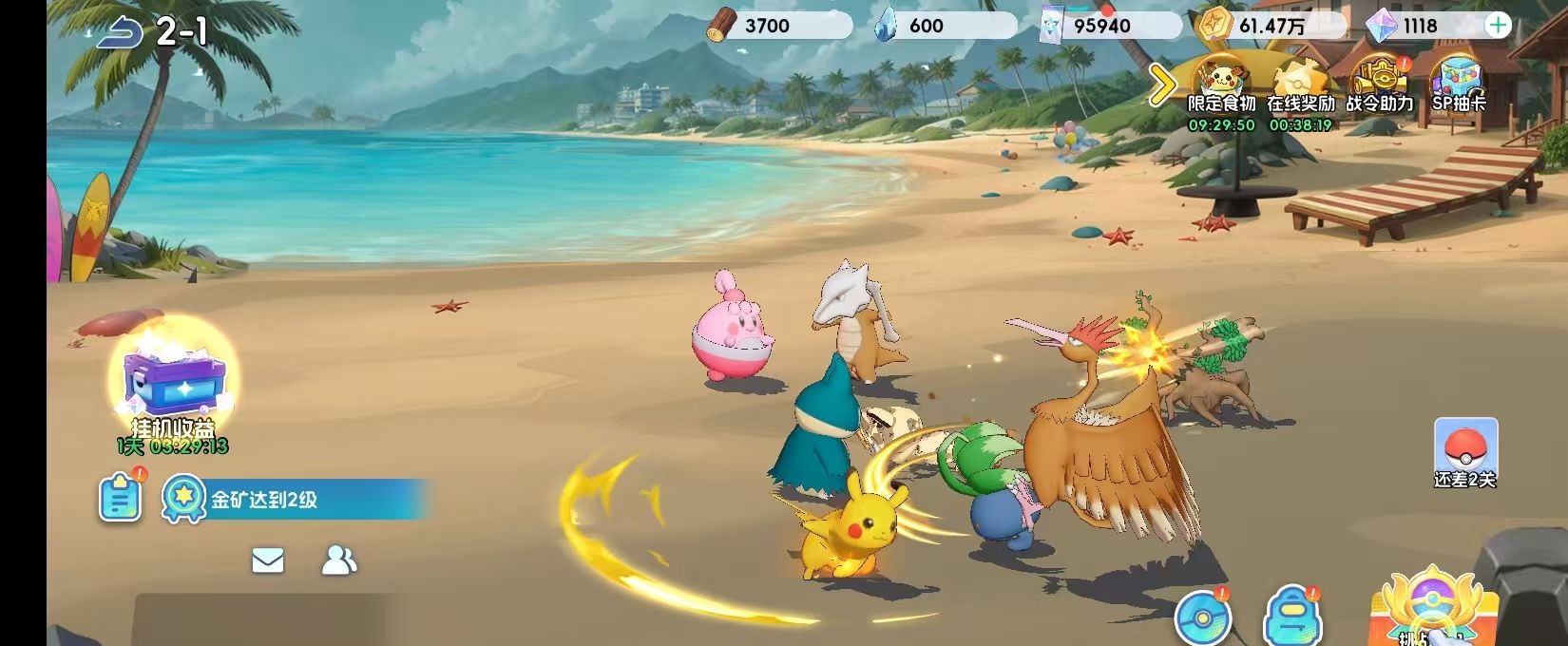
Task: Open the friends list icon
Action: [338, 560]
